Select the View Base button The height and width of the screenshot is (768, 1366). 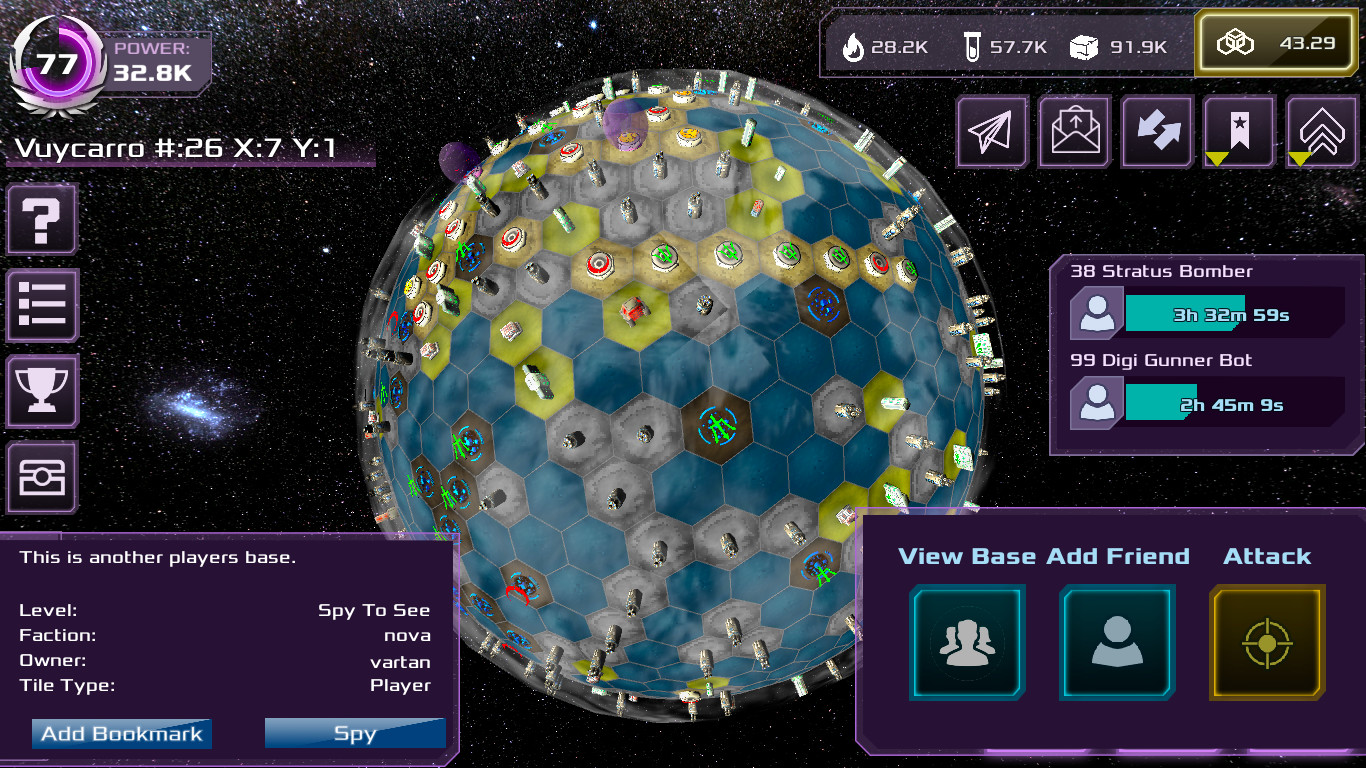967,642
